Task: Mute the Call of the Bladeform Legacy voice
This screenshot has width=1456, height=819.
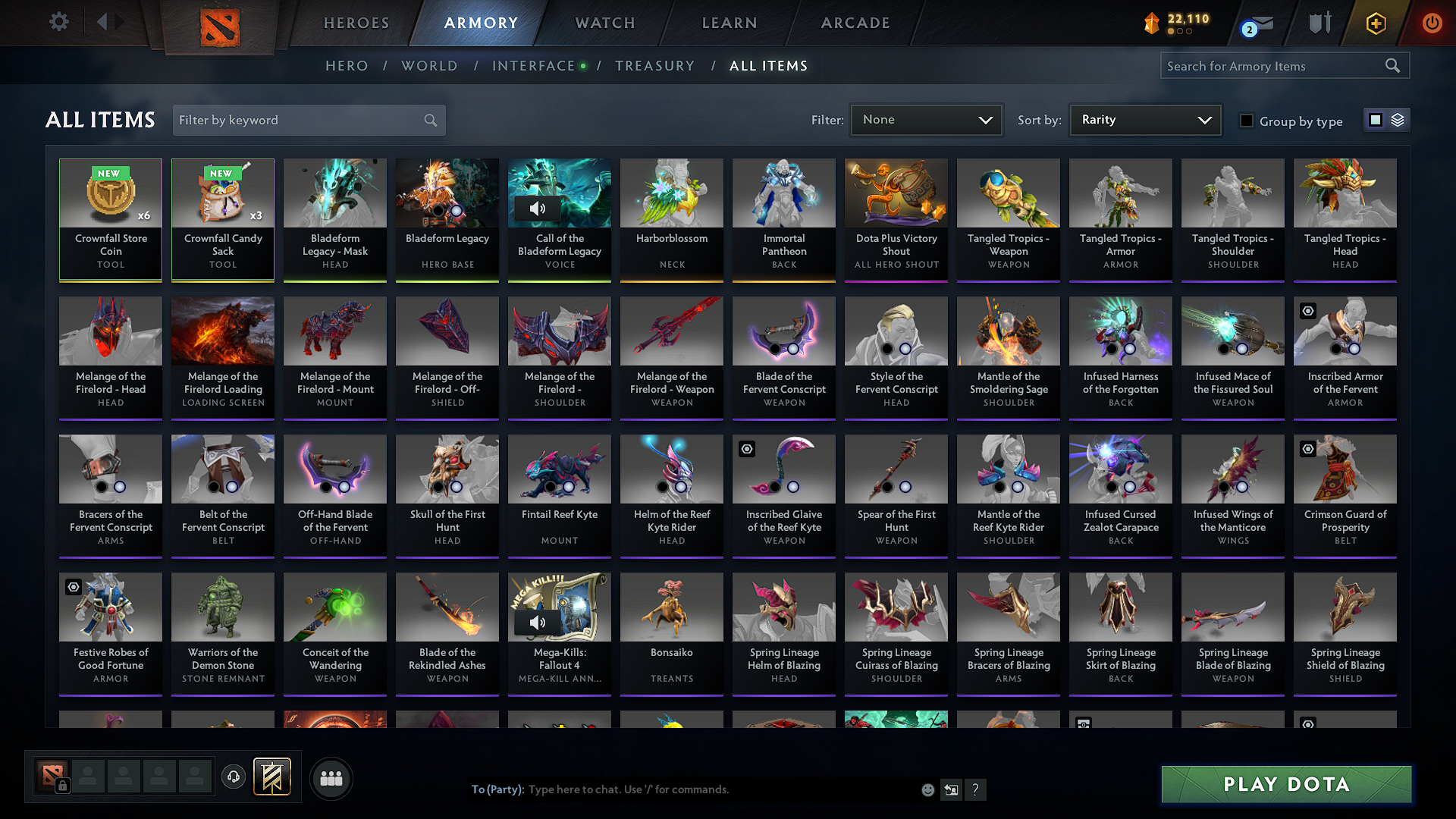Action: [538, 209]
